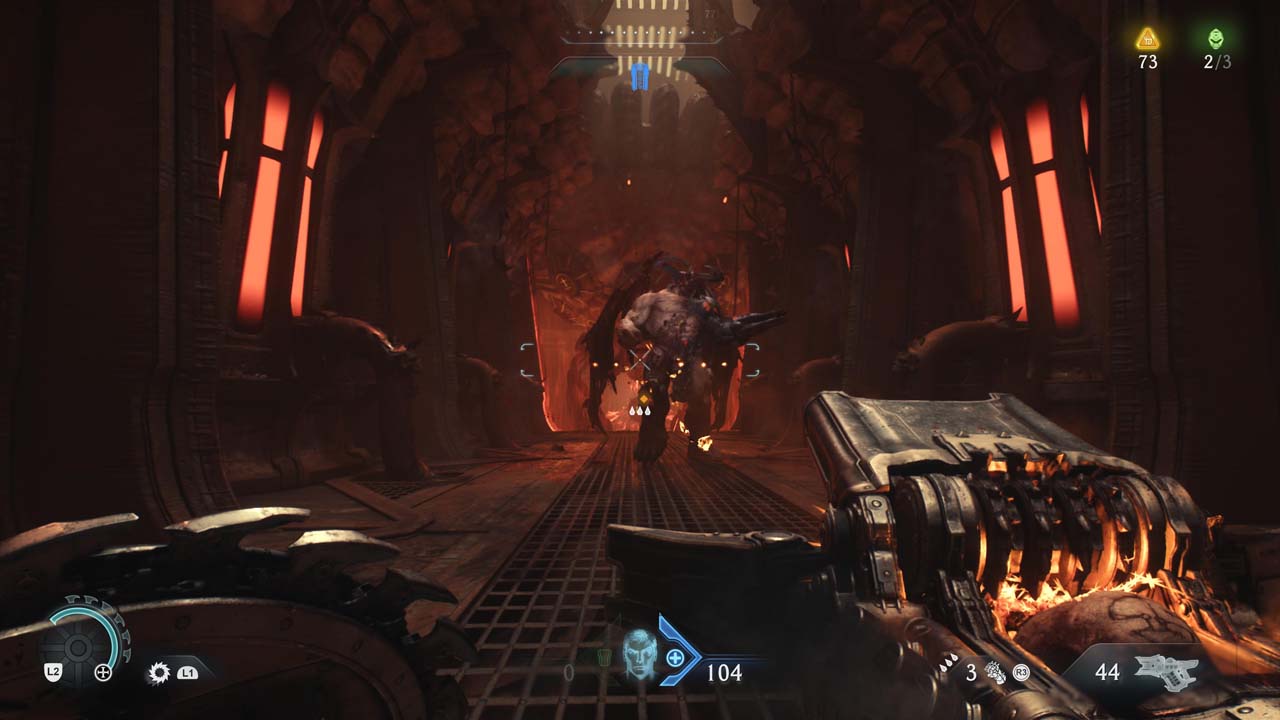This screenshot has width=1280, height=720.
Task: Select the blue health plus icon
Action: point(676,657)
